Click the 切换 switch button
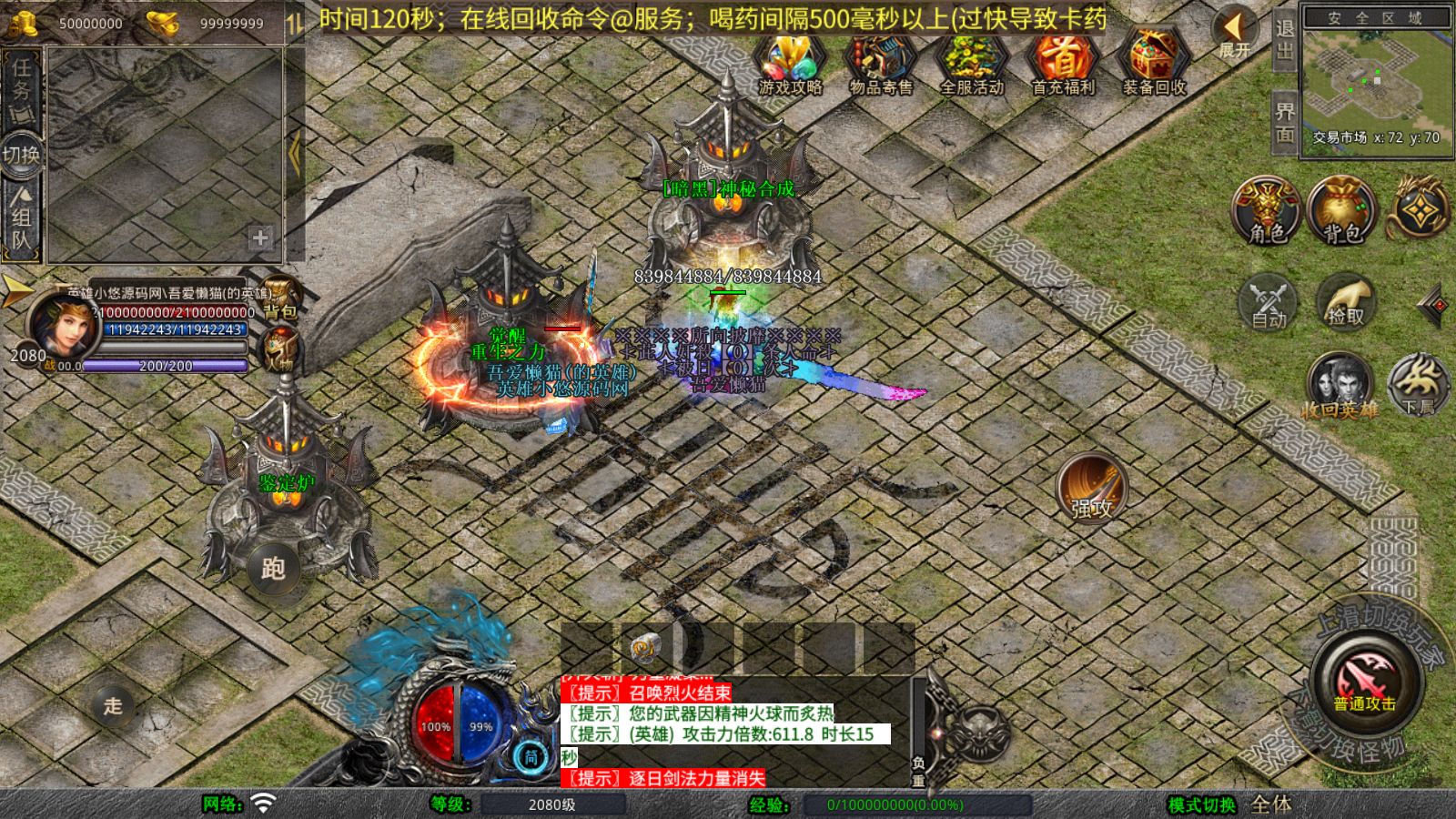 point(21,154)
